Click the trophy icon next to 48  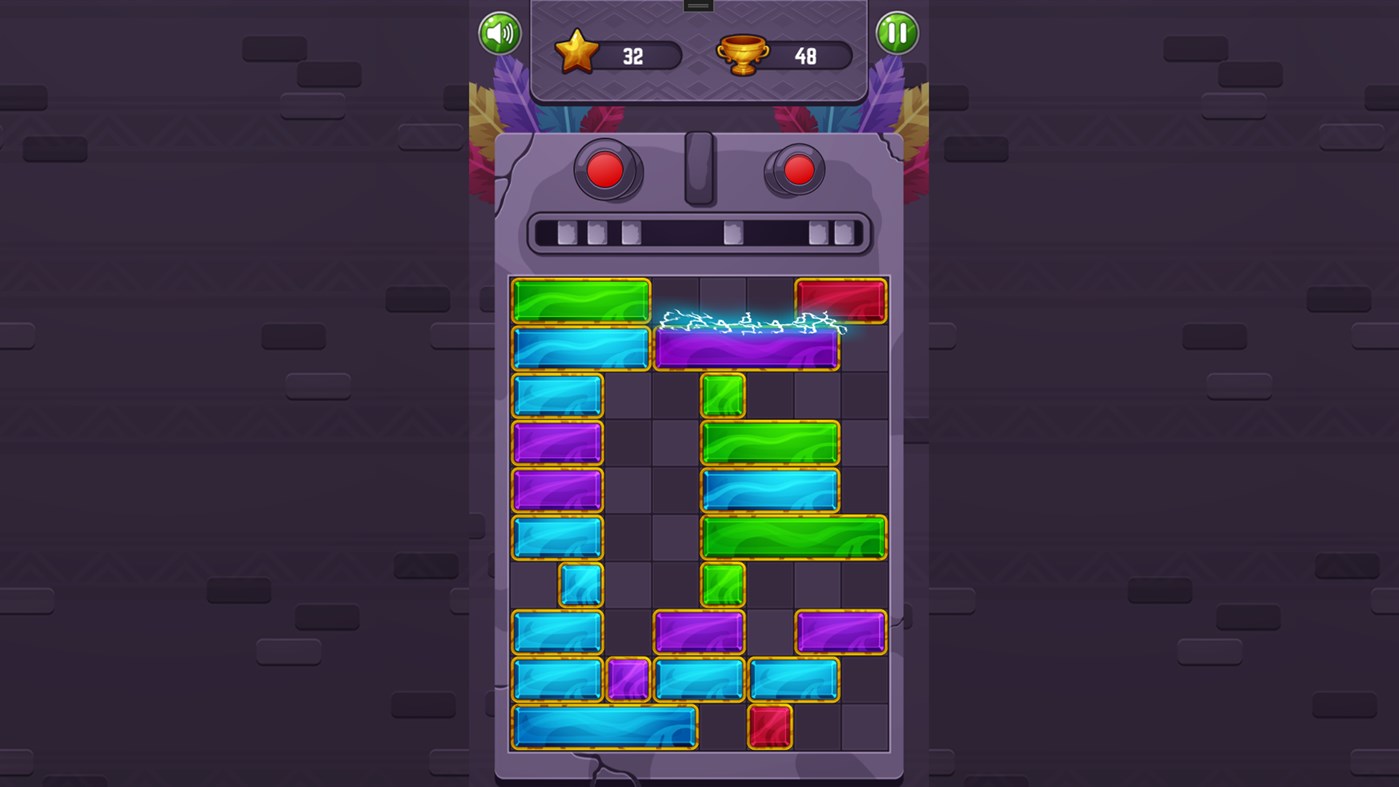click(x=741, y=52)
